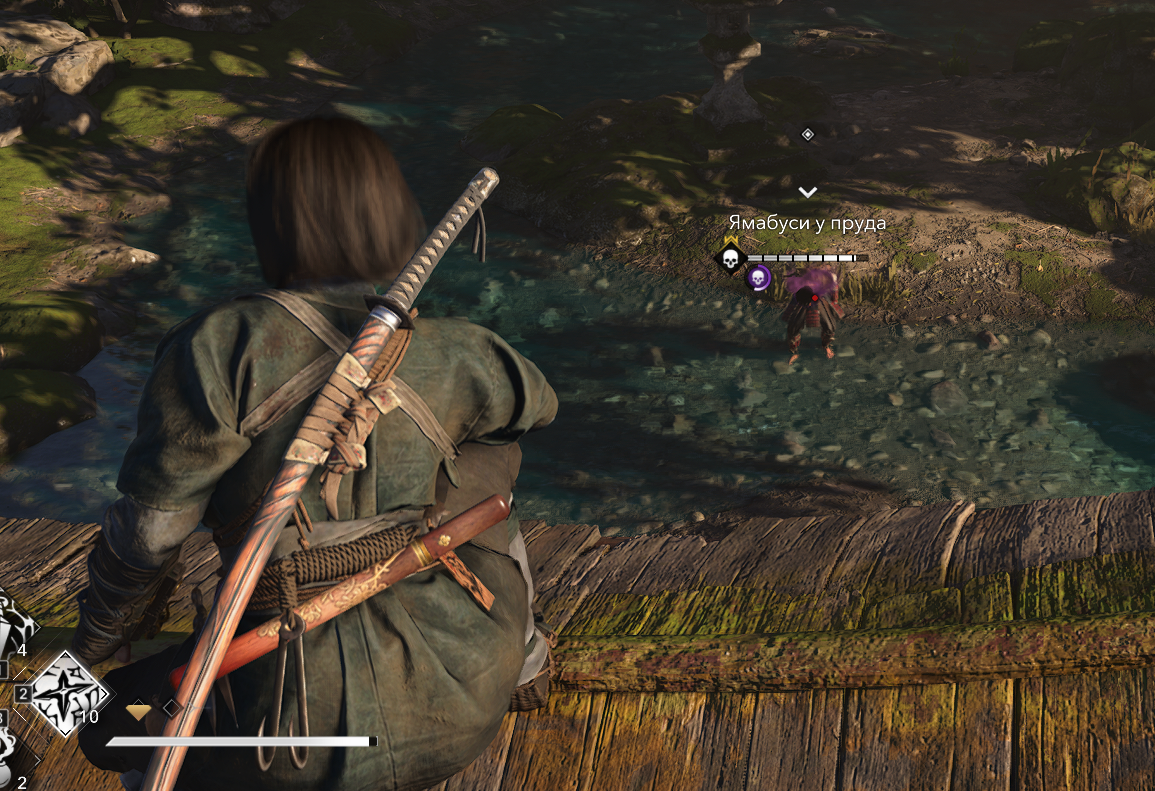Click the purple skull status icon
The height and width of the screenshot is (791, 1155).
[758, 278]
